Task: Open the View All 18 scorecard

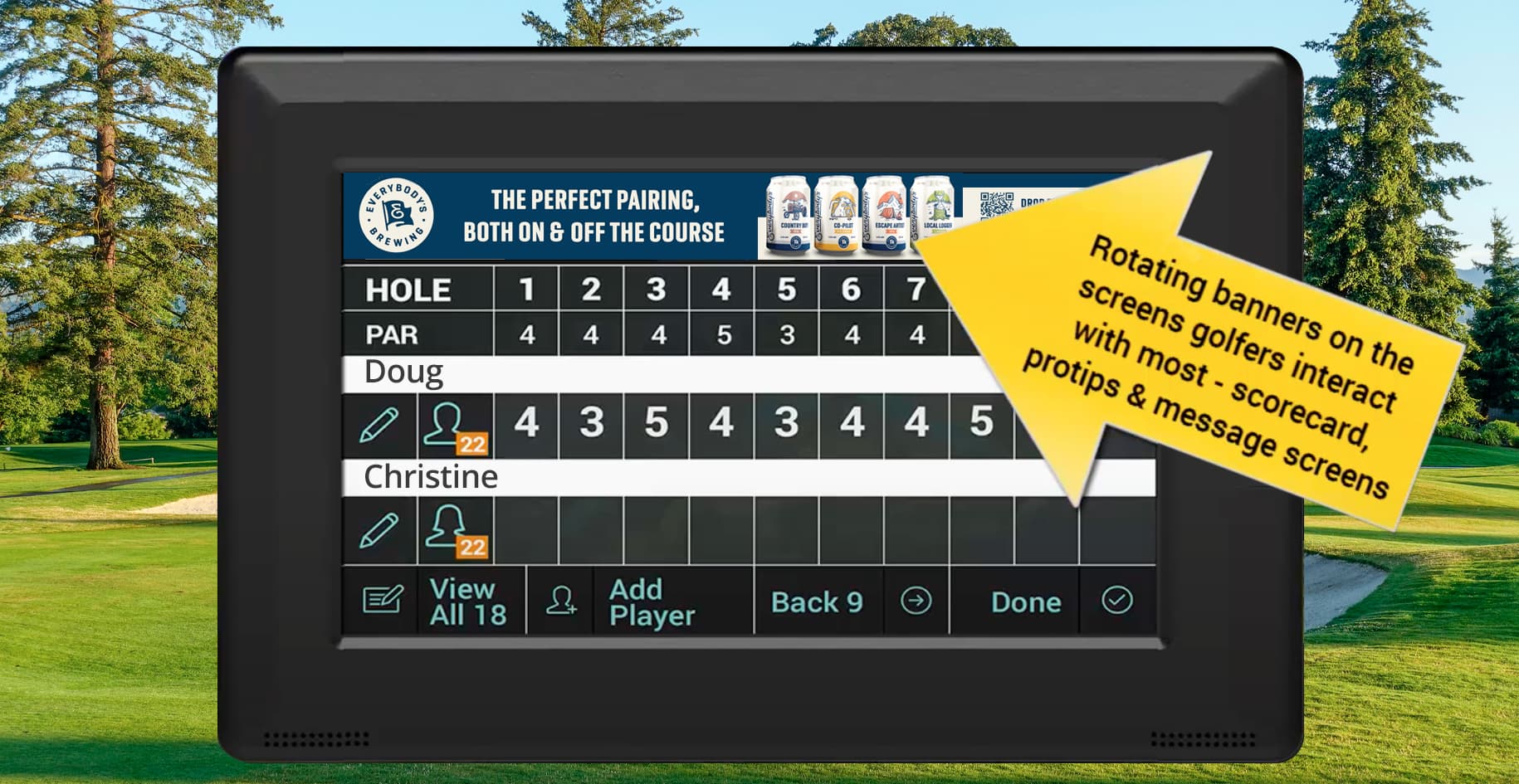Action: click(469, 601)
